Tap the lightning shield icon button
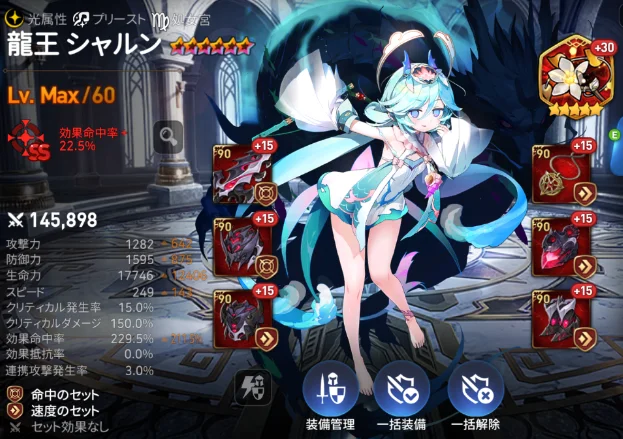 click(x=249, y=386)
